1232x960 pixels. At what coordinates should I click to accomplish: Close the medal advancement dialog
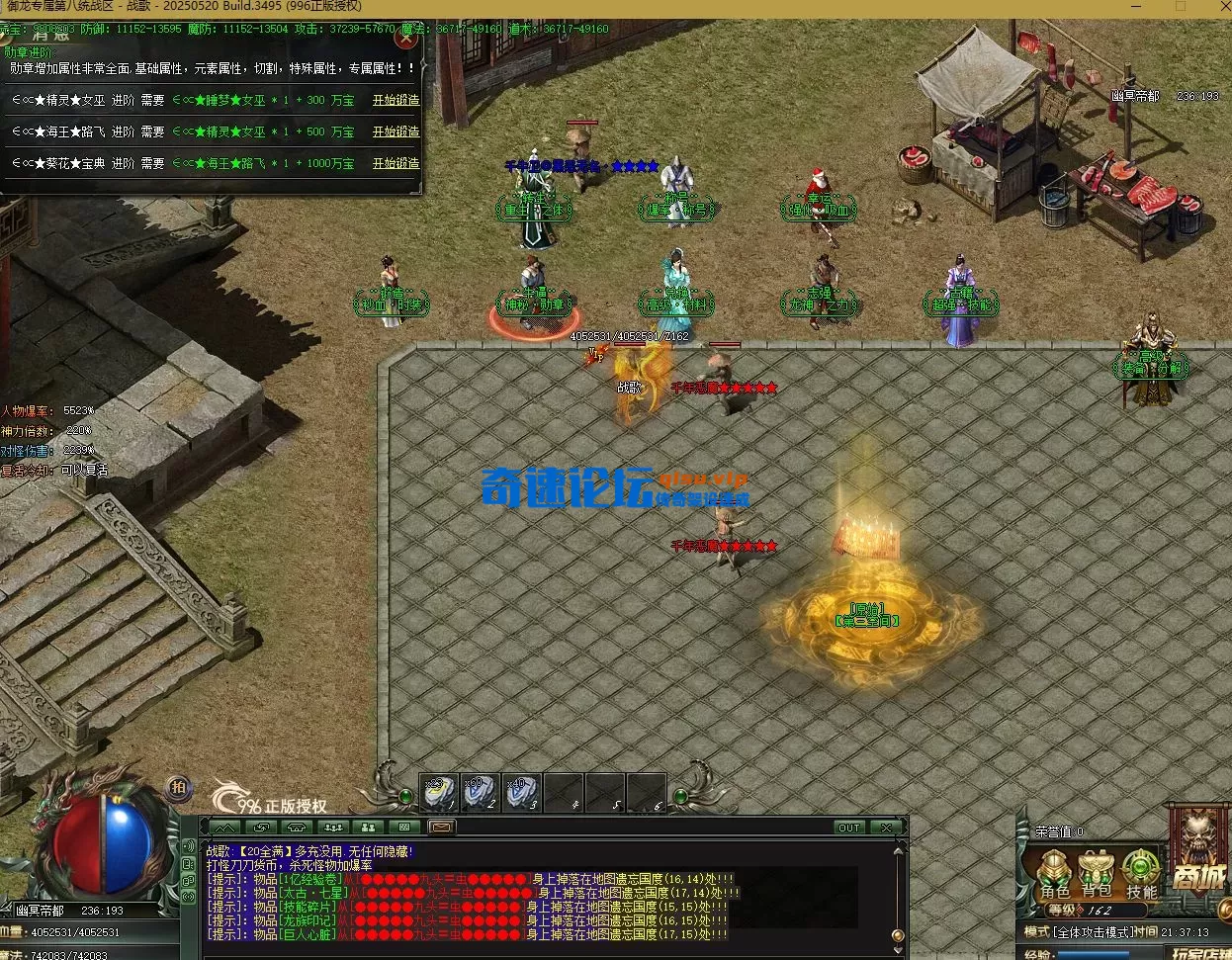point(405,40)
